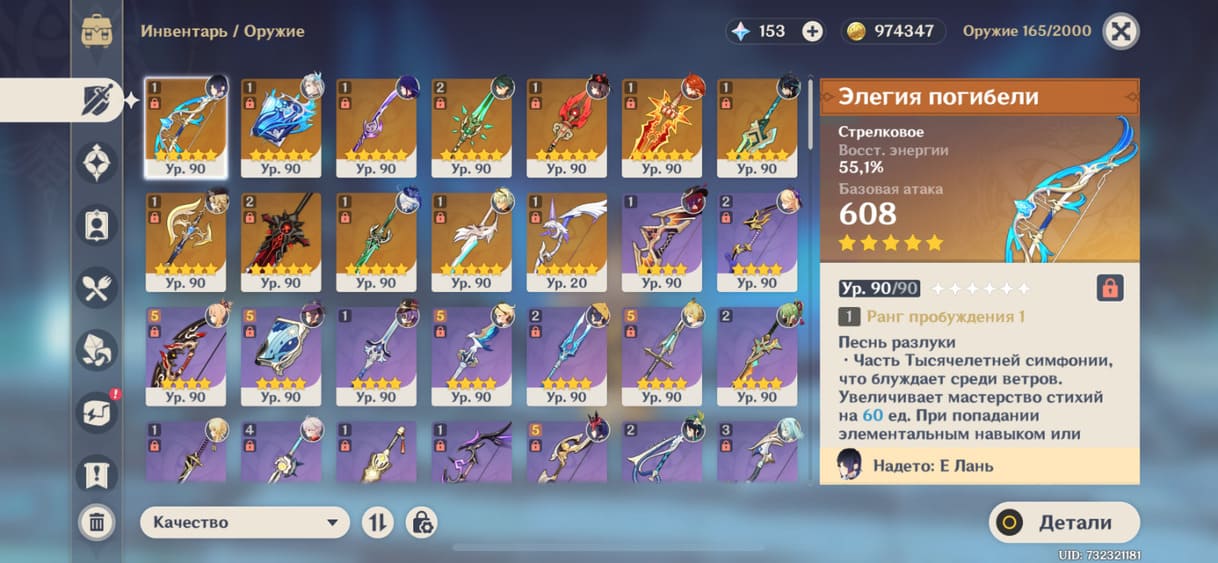Toggle the red lock on the weapon detail panel
This screenshot has height=563, width=1218.
click(1110, 288)
